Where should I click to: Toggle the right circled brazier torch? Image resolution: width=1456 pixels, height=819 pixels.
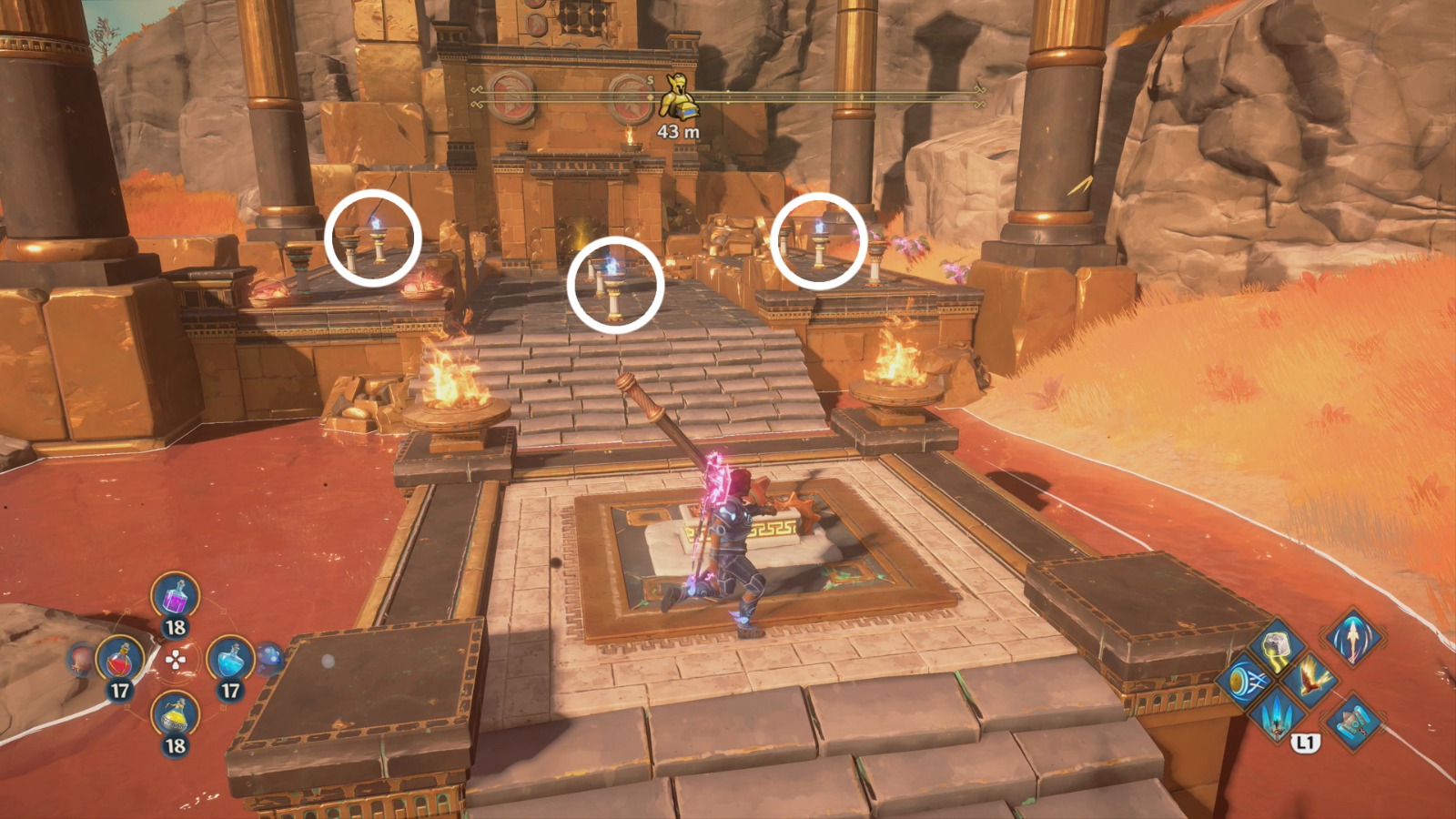(818, 238)
